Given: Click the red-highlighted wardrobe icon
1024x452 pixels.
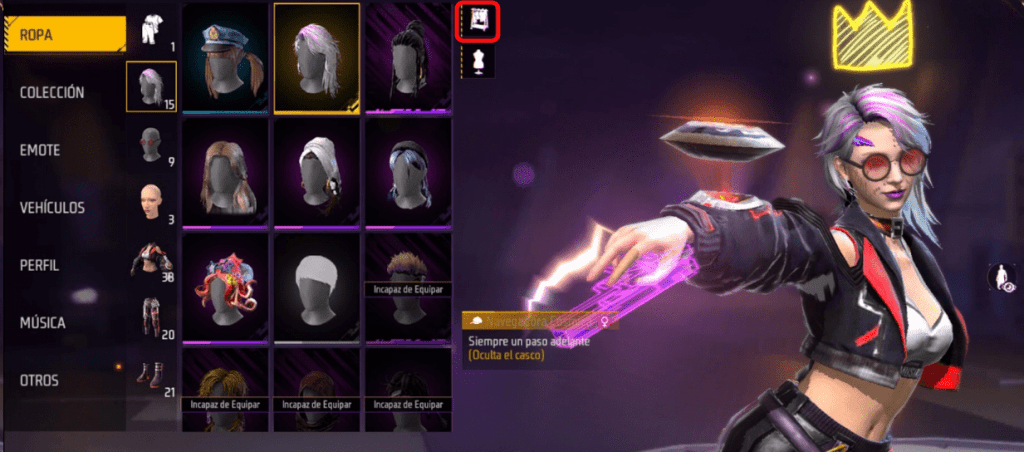Looking at the screenshot, I should (477, 21).
